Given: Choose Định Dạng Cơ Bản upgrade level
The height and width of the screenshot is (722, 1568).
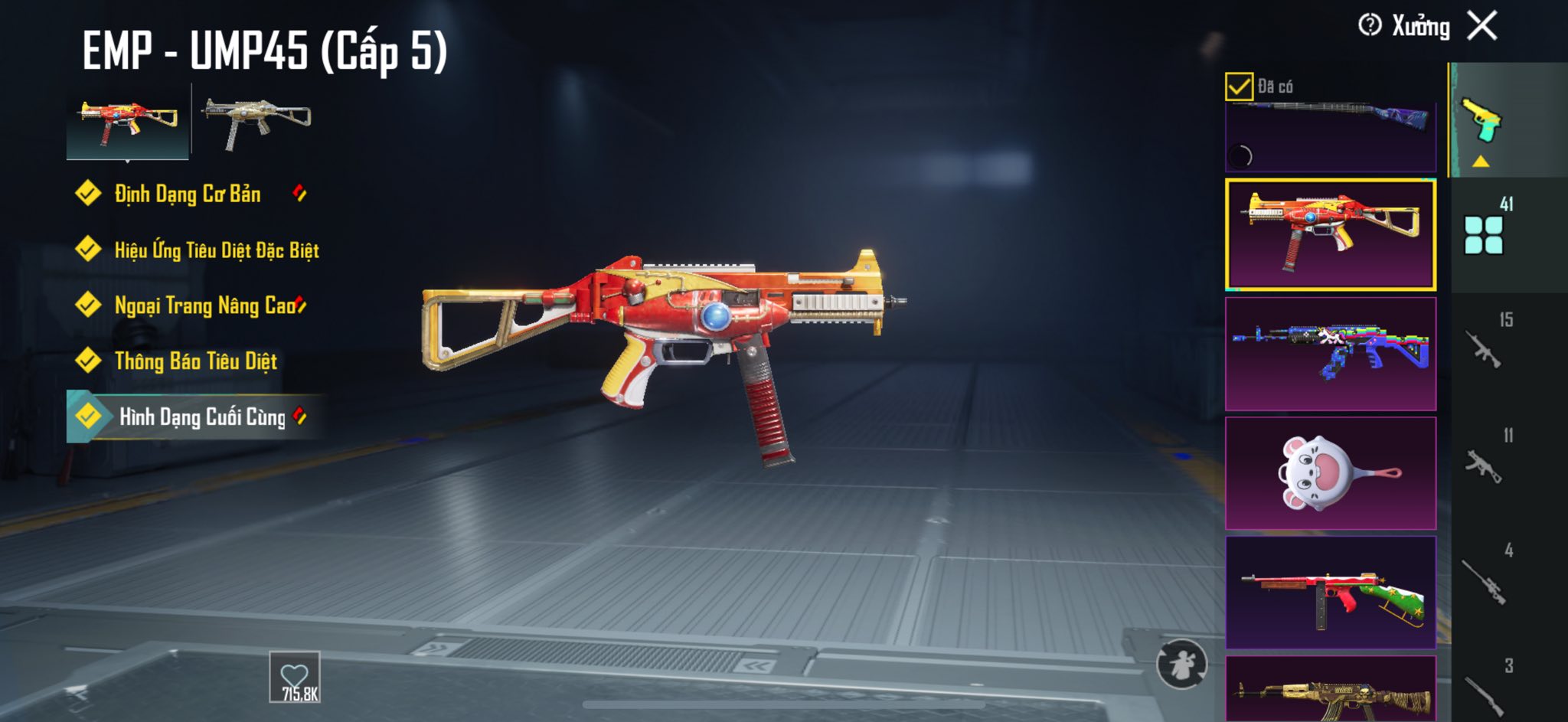Looking at the screenshot, I should click(188, 194).
